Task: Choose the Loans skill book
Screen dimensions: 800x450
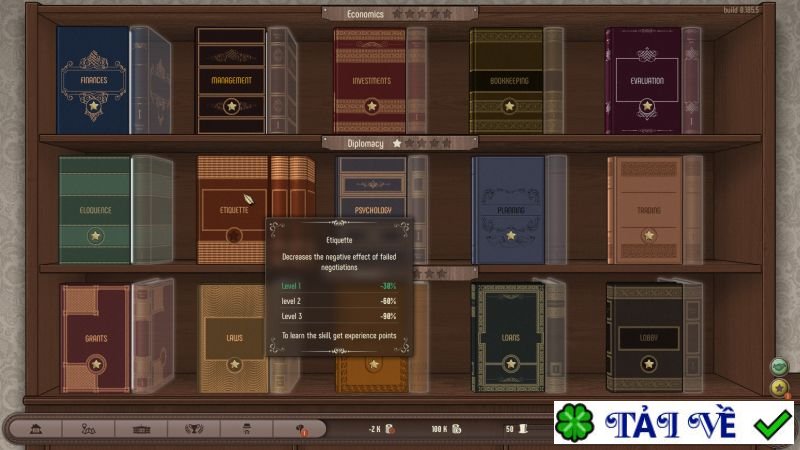Action: point(509,339)
